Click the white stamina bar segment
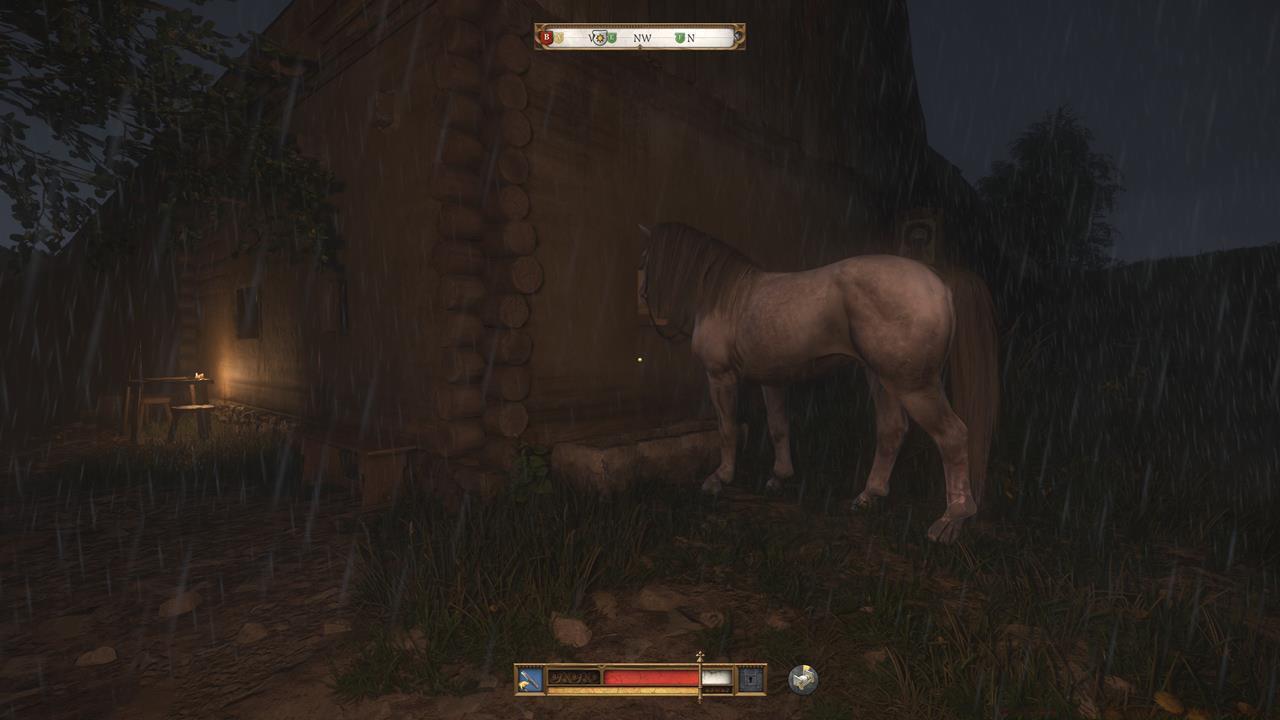Image resolution: width=1280 pixels, height=720 pixels. pyautogui.click(x=717, y=677)
